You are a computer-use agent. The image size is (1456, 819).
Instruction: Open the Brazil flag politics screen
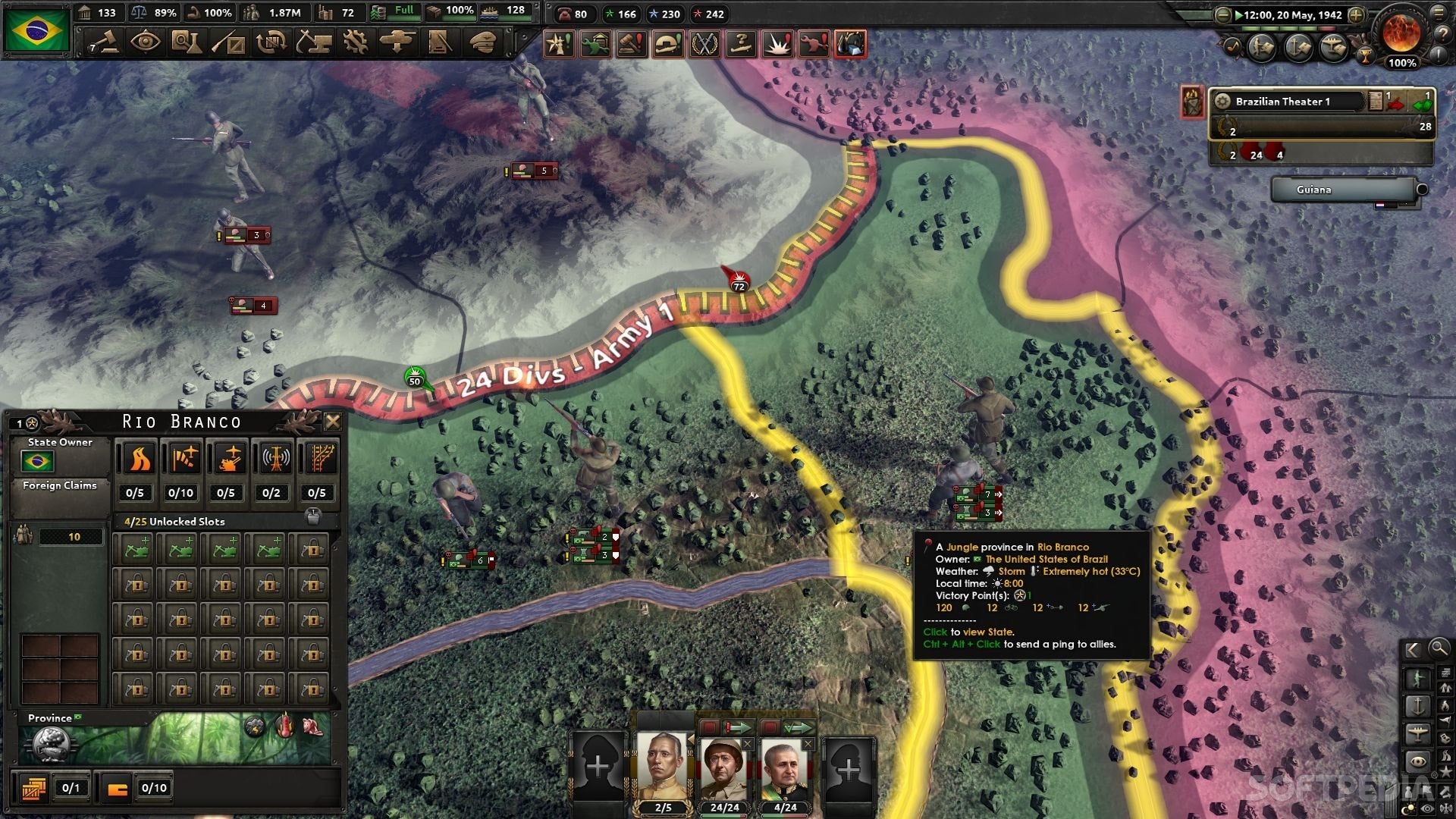coord(36,30)
